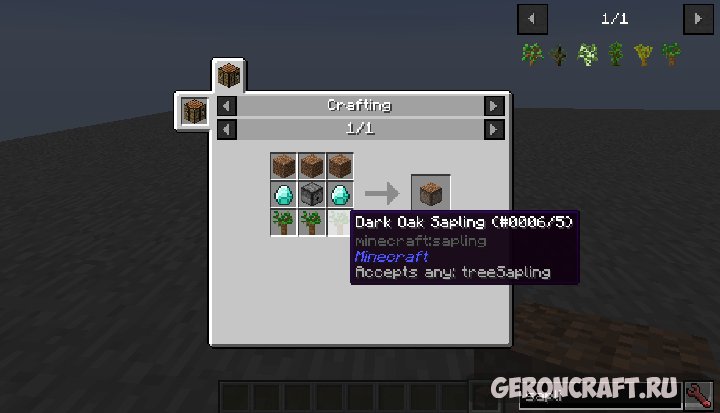Select the center block in the crafting grid

(312, 194)
